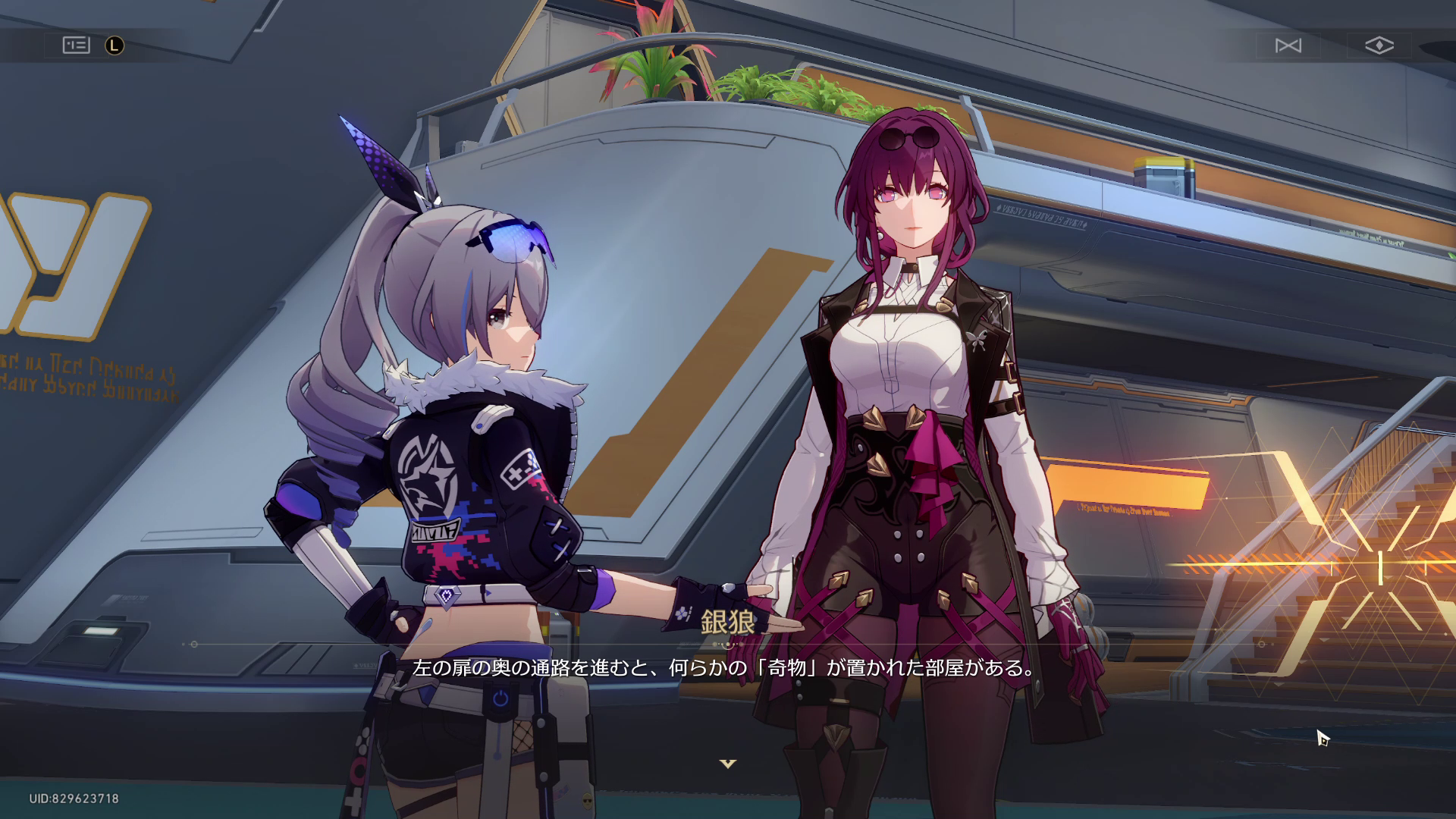Viewport: 1456px width, 819px height.
Task: Toggle cinematic view via the eye-diamond button
Action: tap(1381, 45)
